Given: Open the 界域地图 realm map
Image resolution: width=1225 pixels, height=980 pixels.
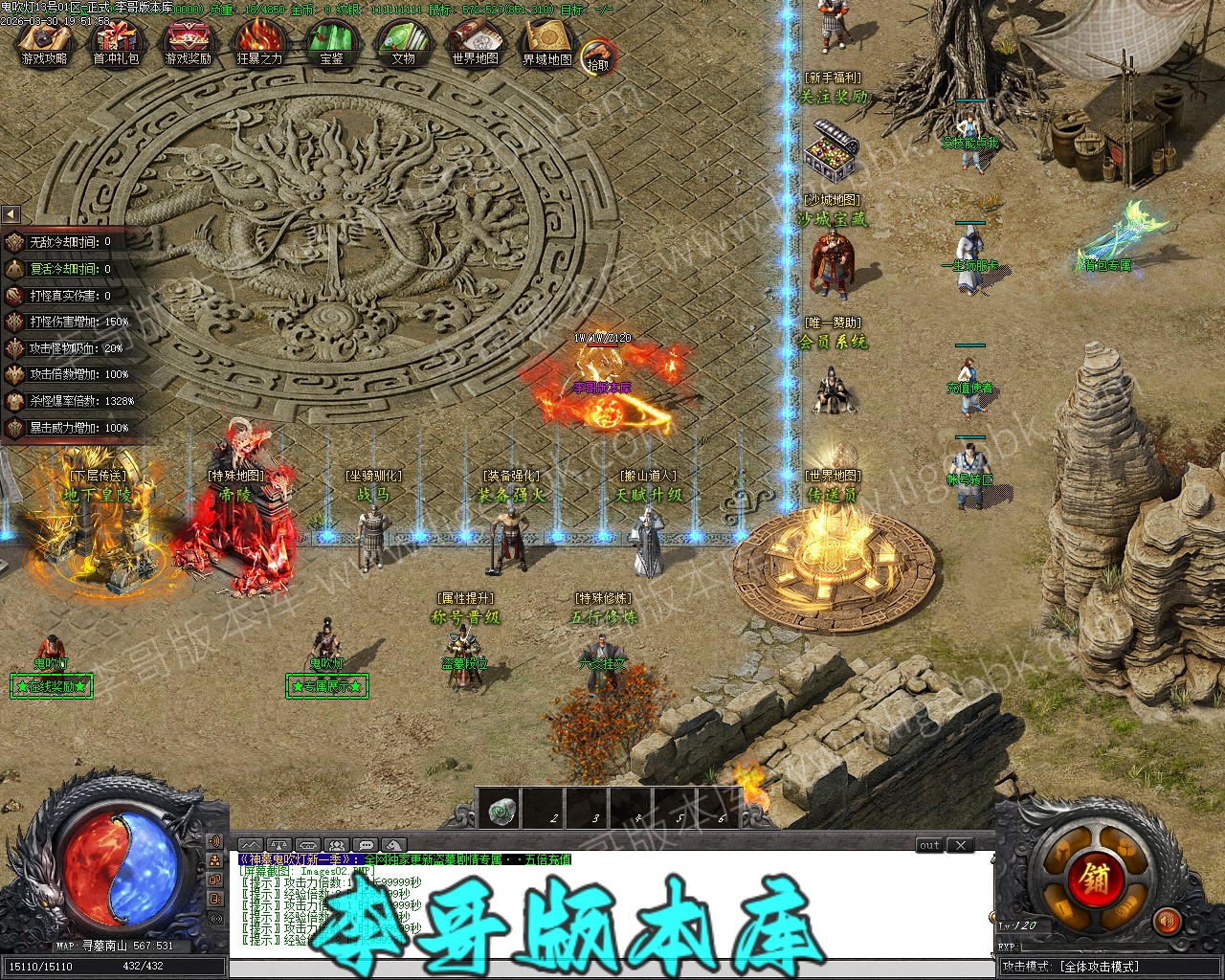Looking at the screenshot, I should coord(546,44).
